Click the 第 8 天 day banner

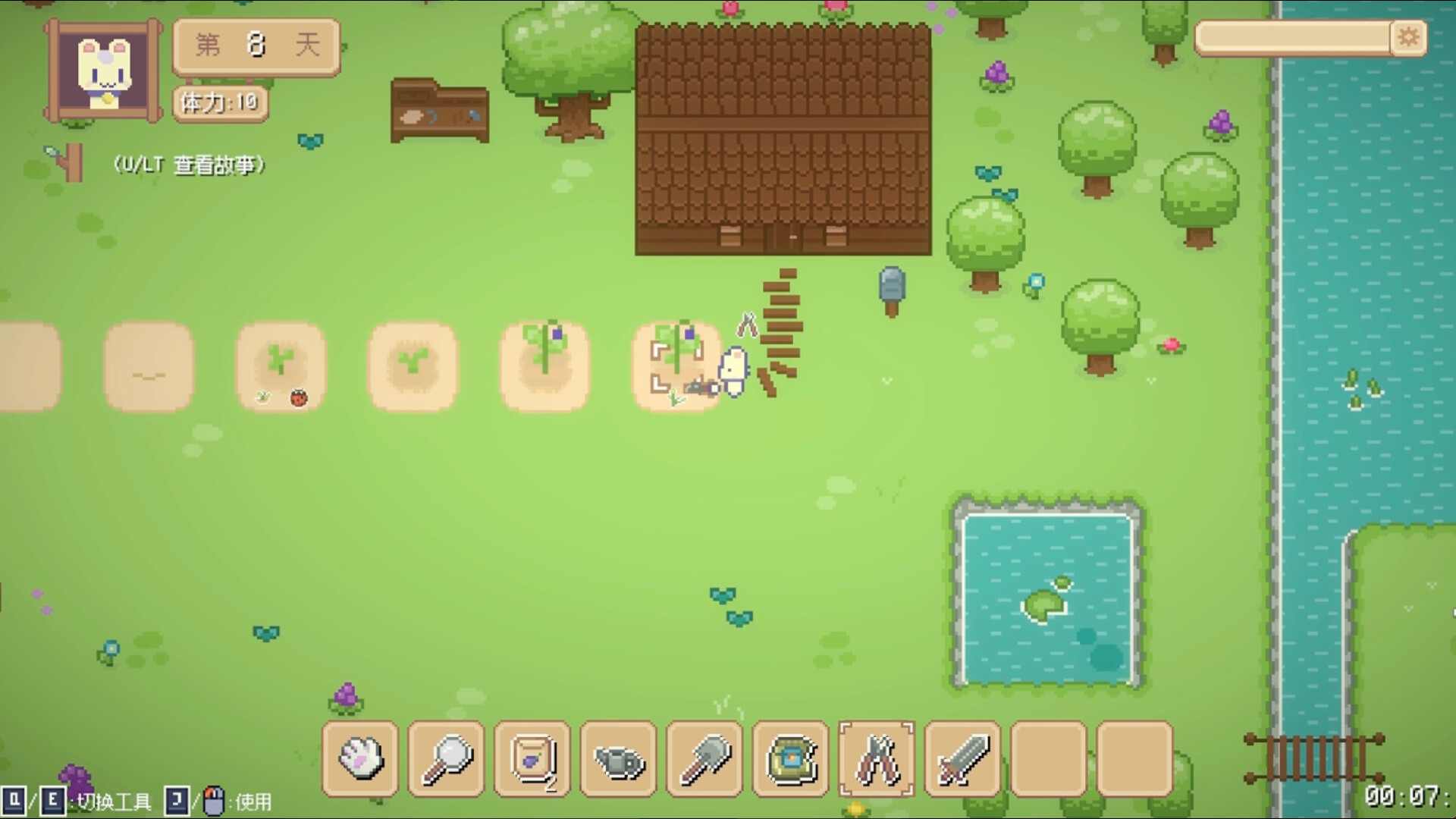[x=255, y=45]
